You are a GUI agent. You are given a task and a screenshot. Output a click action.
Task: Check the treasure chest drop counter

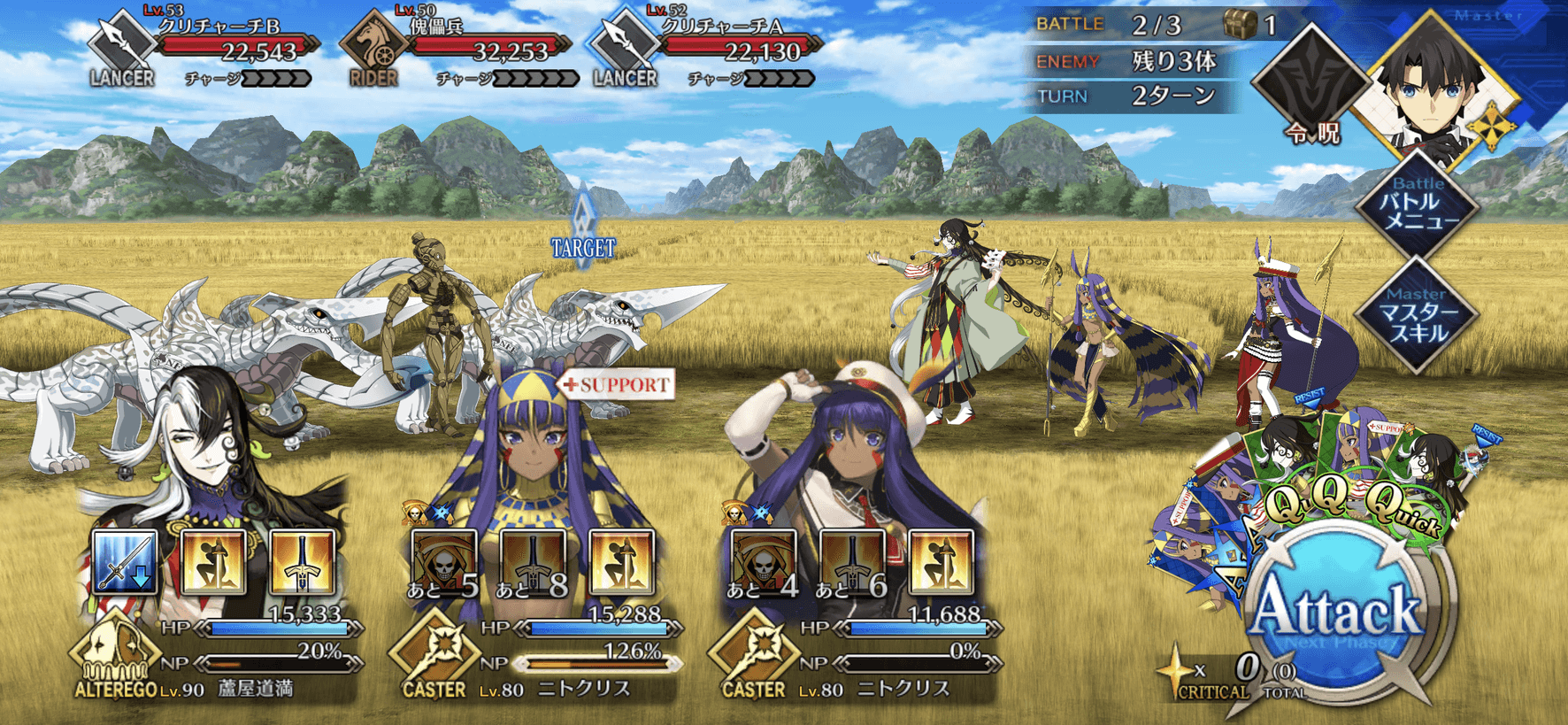pyautogui.click(x=1249, y=25)
